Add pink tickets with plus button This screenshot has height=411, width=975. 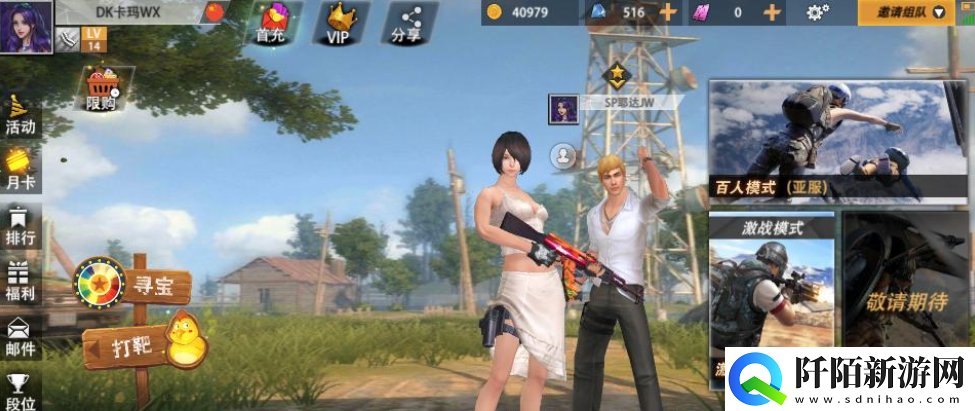point(771,12)
